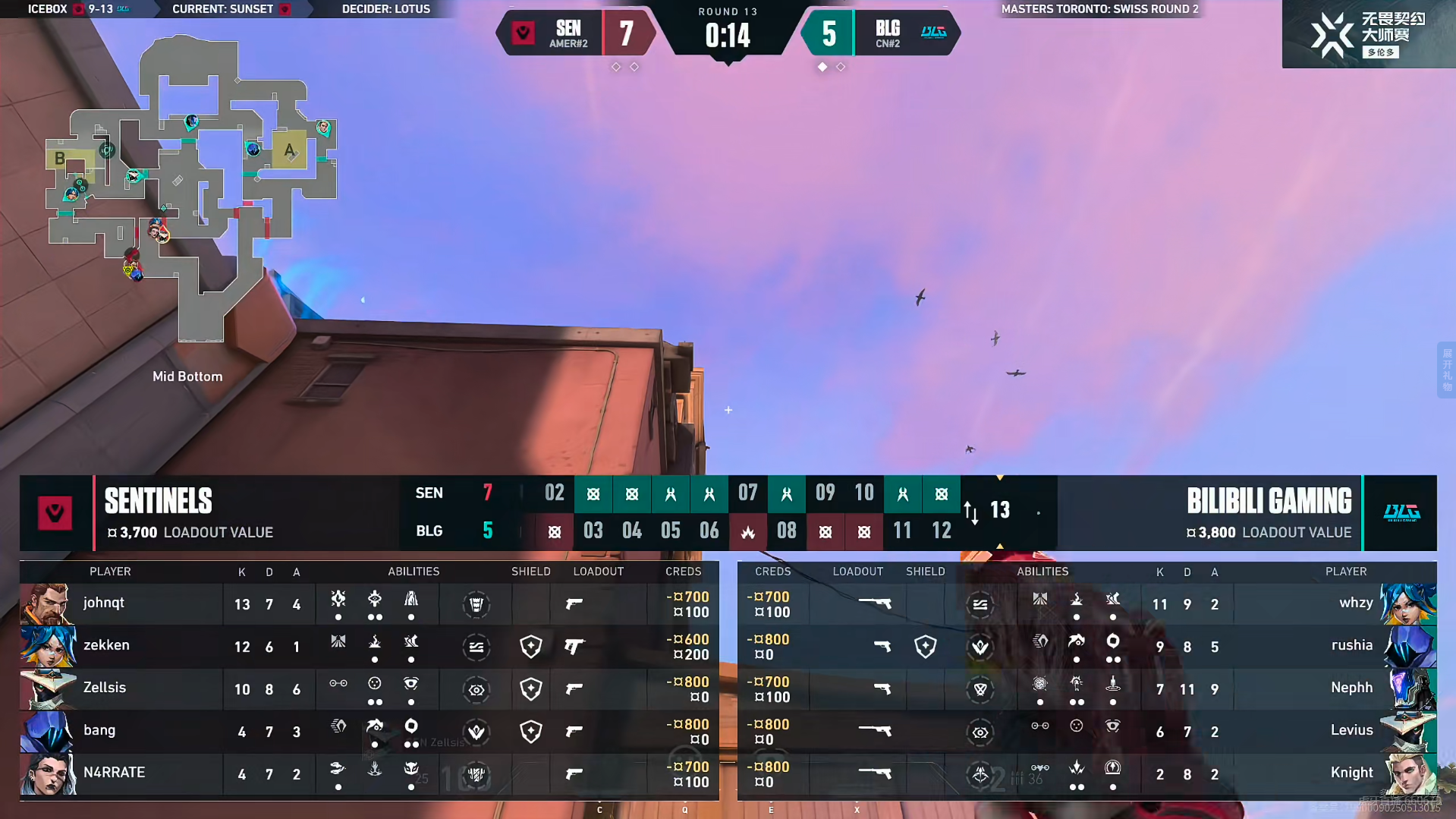
Task: Pick N4RRATE's player row
Action: click(114, 773)
